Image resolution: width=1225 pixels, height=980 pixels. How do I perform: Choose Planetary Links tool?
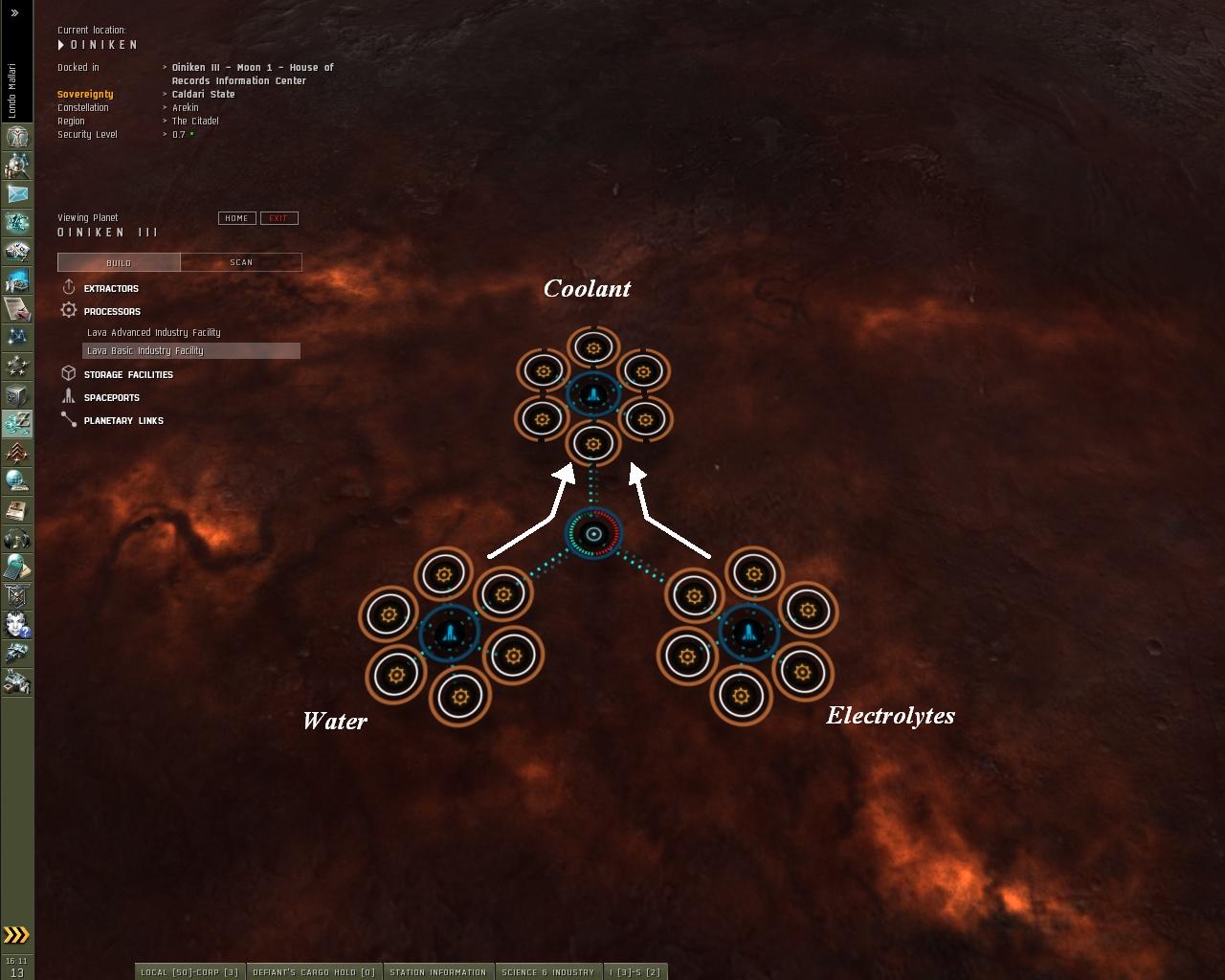(122, 420)
